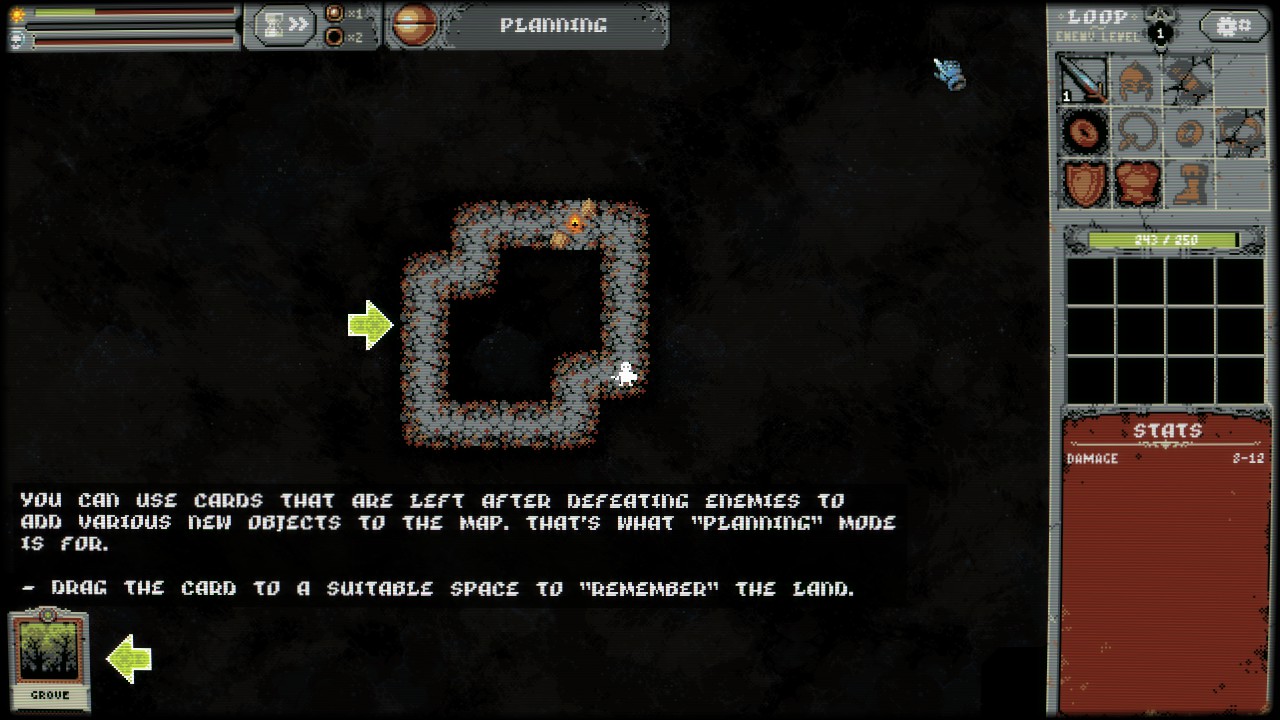
Task: Select the boots equipment slot
Action: 1188,184
